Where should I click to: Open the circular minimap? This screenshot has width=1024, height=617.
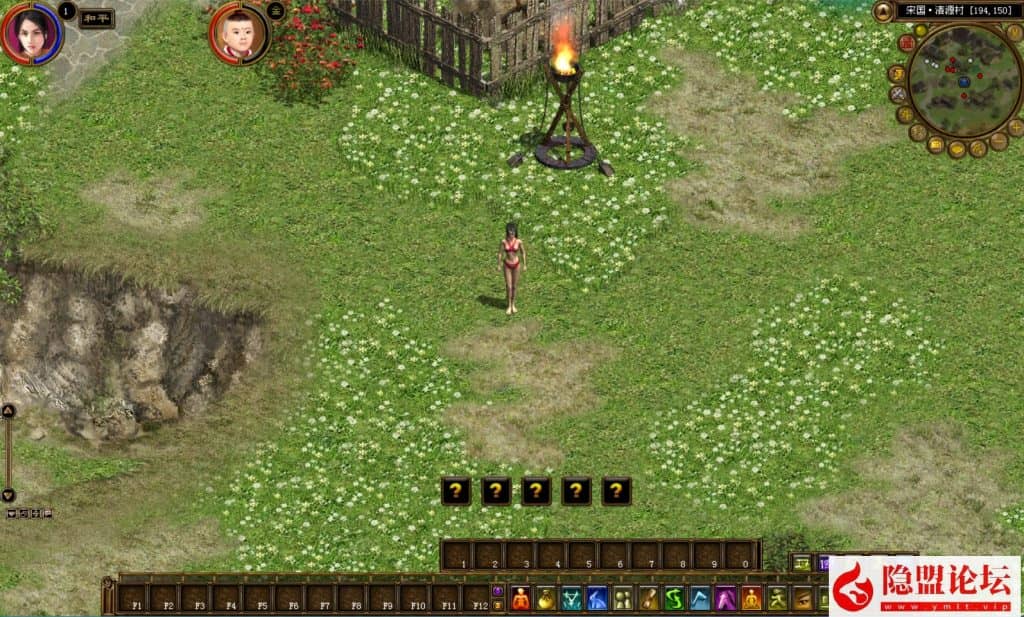[964, 81]
